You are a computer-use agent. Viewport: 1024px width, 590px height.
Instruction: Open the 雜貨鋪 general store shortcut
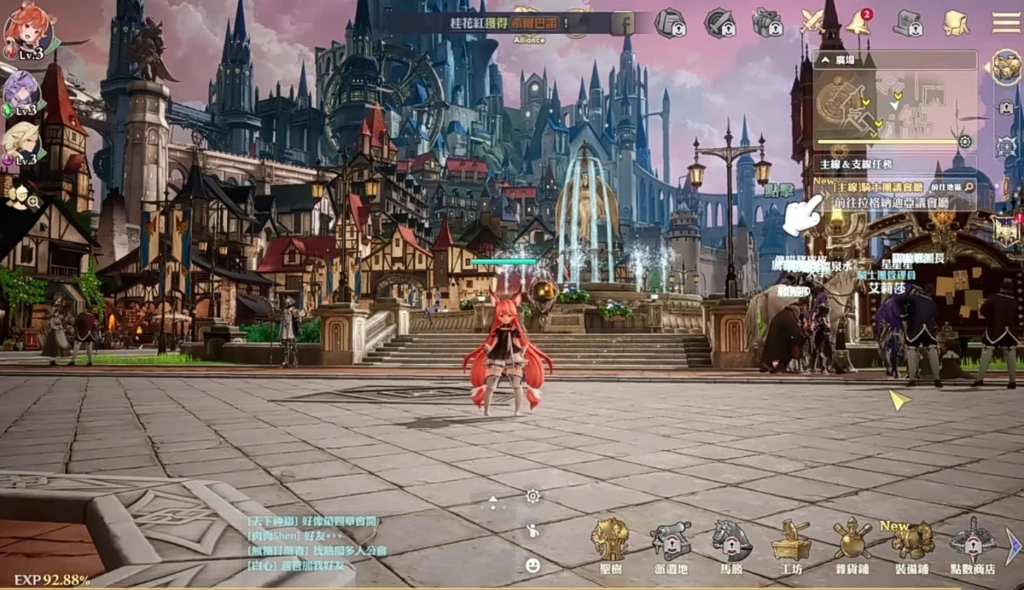pyautogui.click(x=852, y=544)
